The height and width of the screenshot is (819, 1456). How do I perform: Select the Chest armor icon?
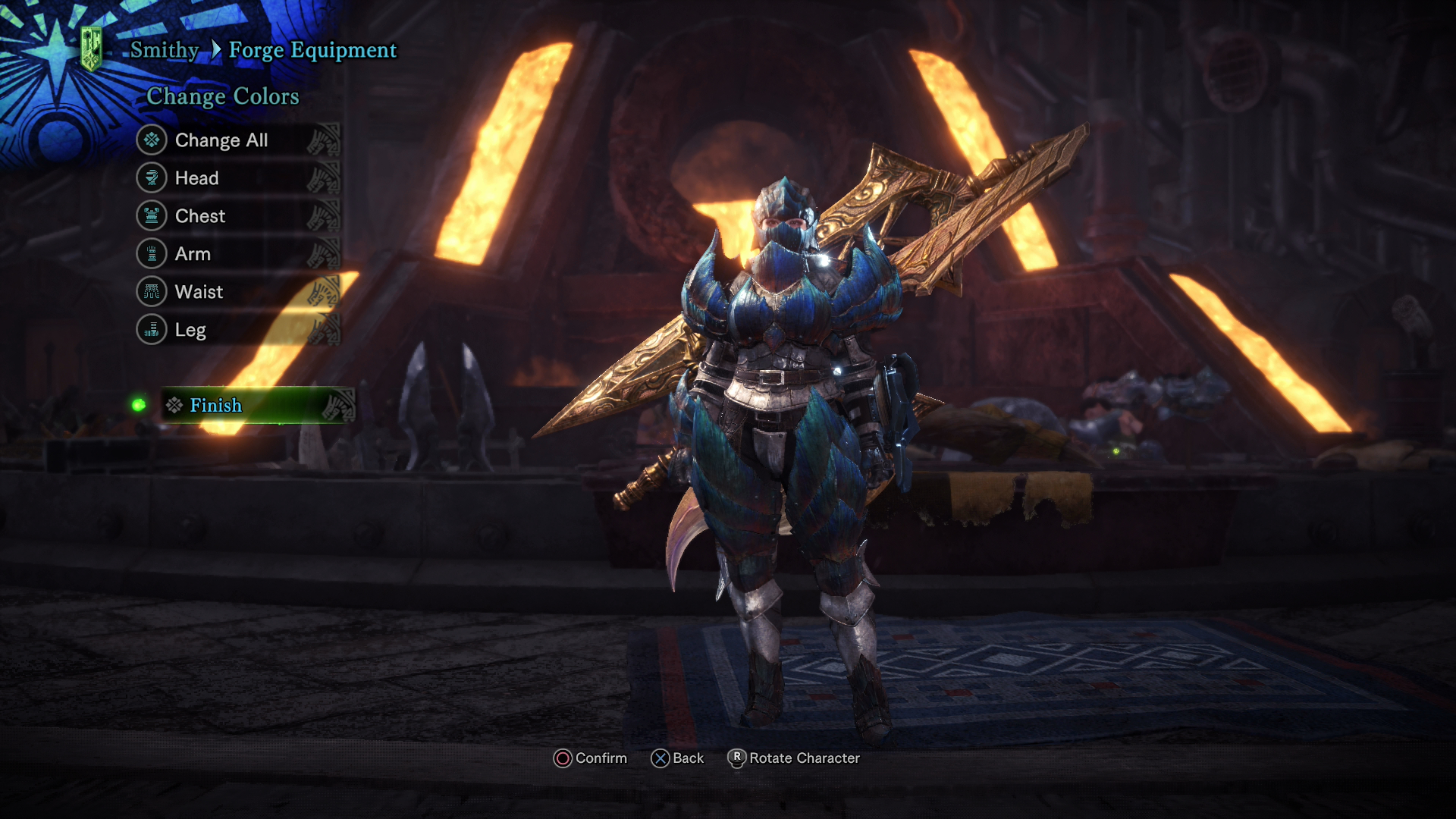pyautogui.click(x=152, y=215)
